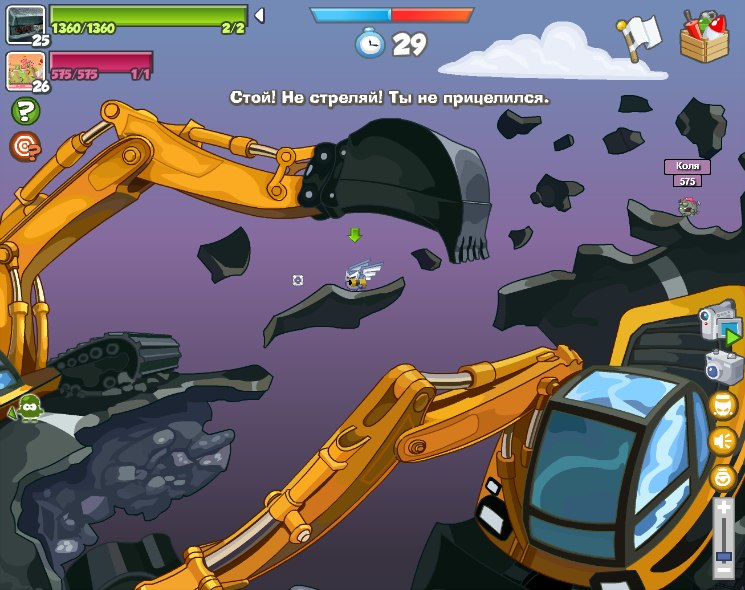The height and width of the screenshot is (590, 745).
Task: Take a screenshot with the photo camera
Action: click(723, 366)
